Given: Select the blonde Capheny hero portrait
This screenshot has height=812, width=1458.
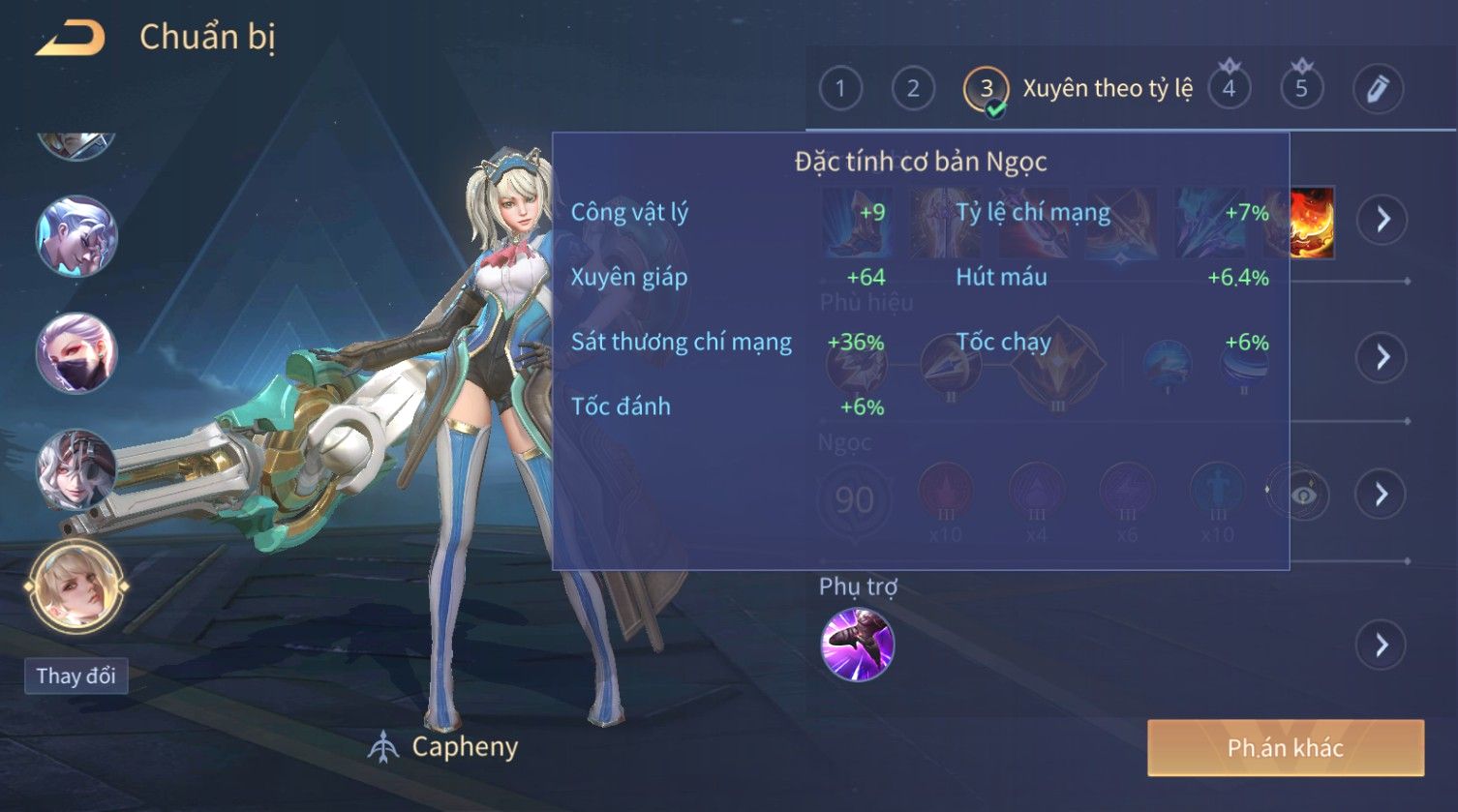Looking at the screenshot, I should 76,585.
